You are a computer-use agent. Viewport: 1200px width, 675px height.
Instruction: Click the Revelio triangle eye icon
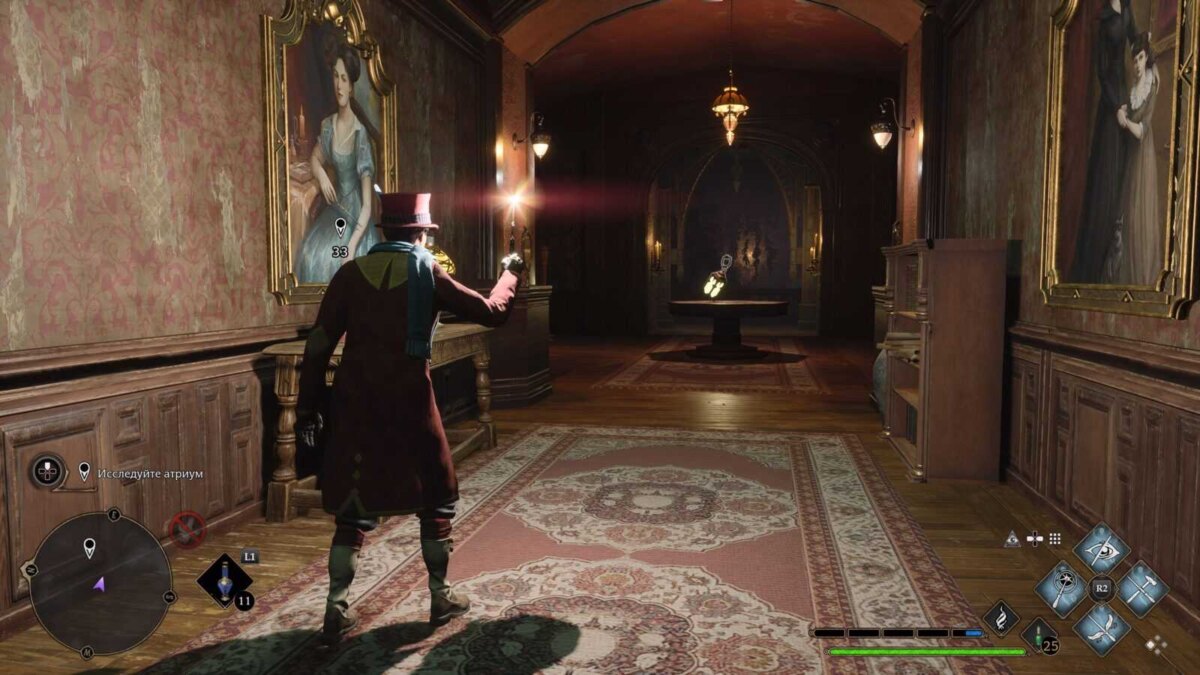click(1012, 538)
